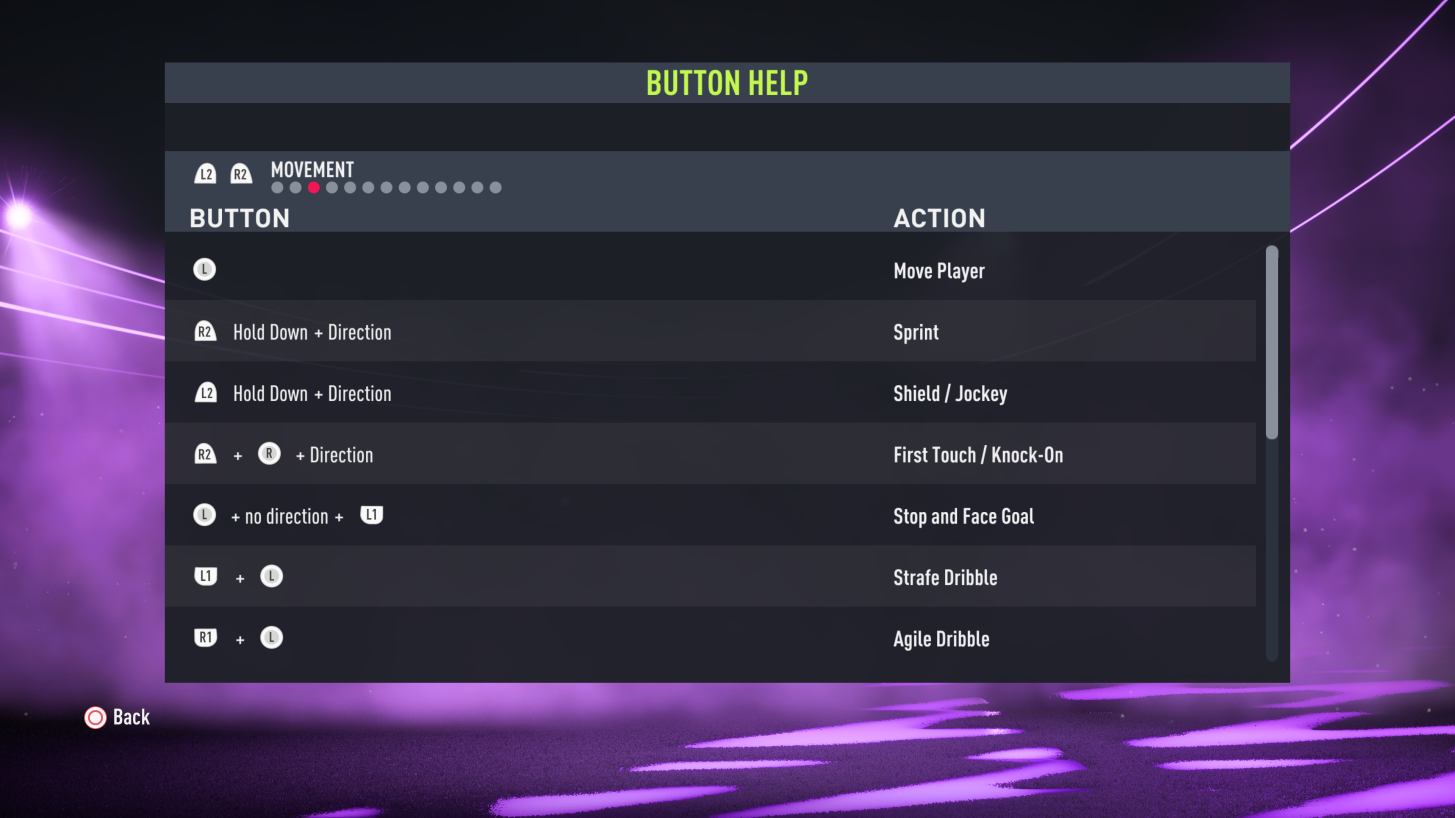The height and width of the screenshot is (818, 1455).
Task: Select the MOVEMENT category label
Action: pyautogui.click(x=311, y=170)
